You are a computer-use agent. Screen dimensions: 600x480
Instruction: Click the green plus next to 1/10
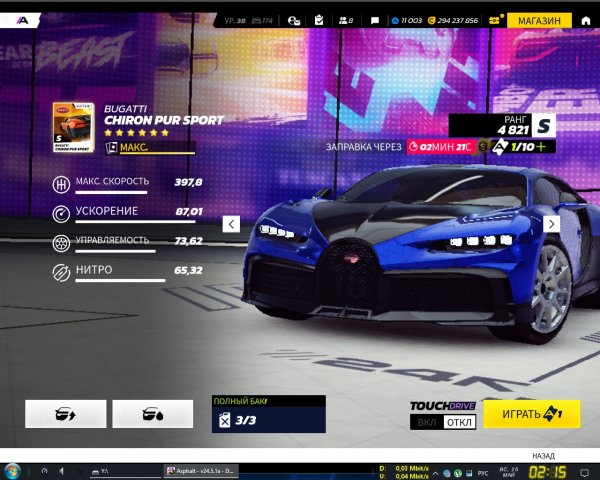pyautogui.click(x=542, y=147)
